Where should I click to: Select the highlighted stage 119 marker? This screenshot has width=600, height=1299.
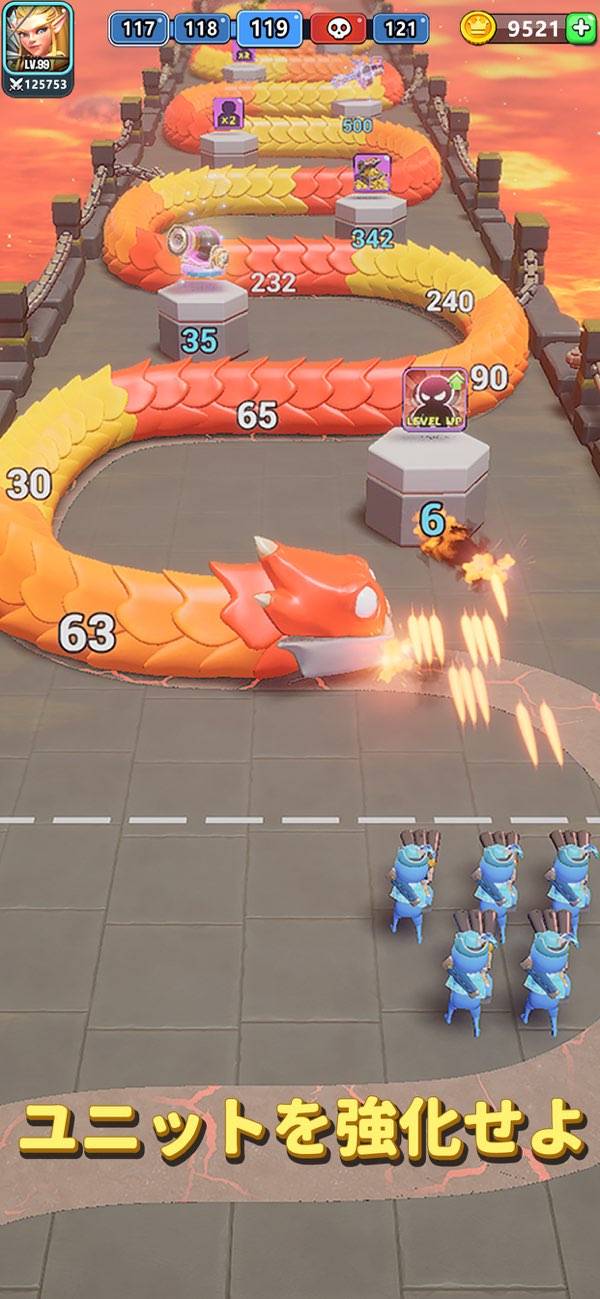coord(269,28)
